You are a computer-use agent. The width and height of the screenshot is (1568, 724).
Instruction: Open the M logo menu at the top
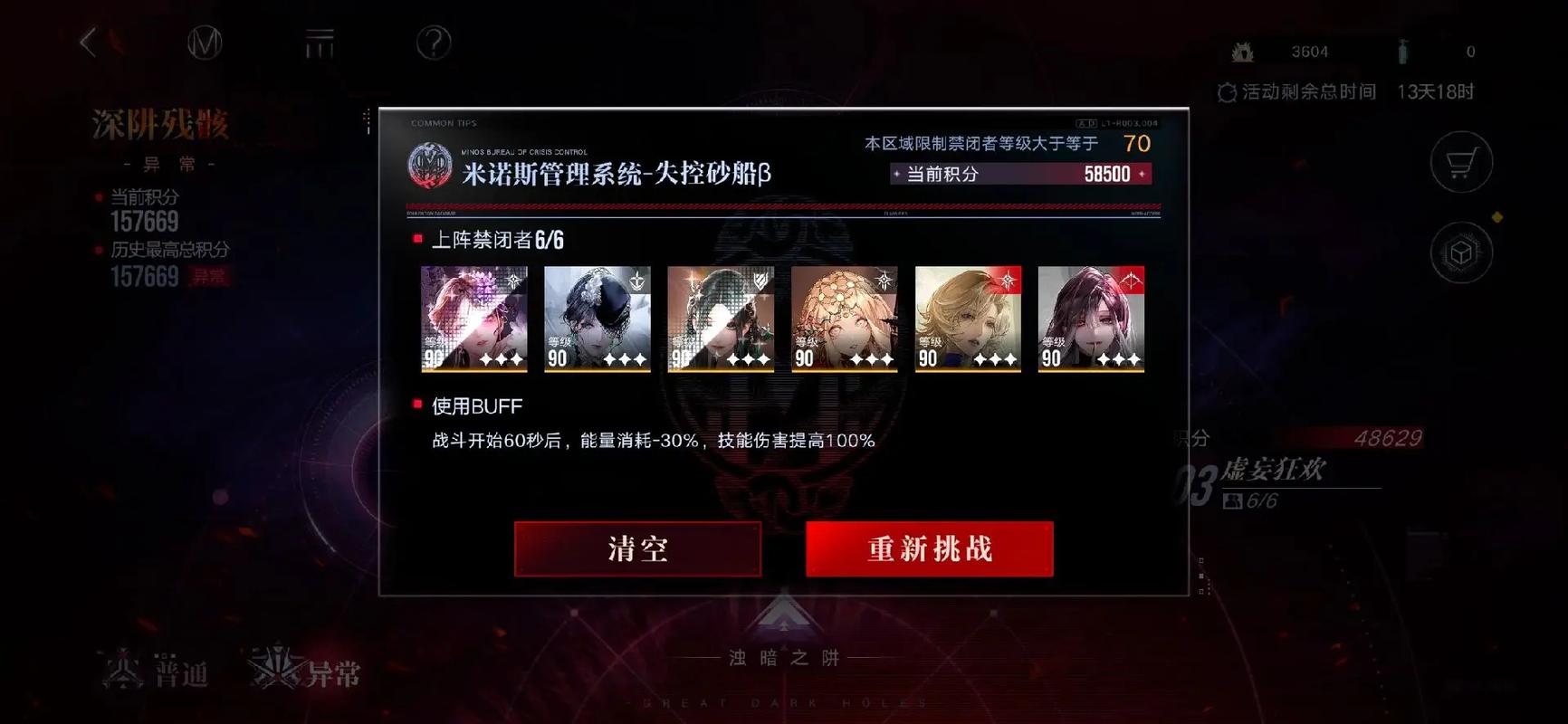coord(206,43)
